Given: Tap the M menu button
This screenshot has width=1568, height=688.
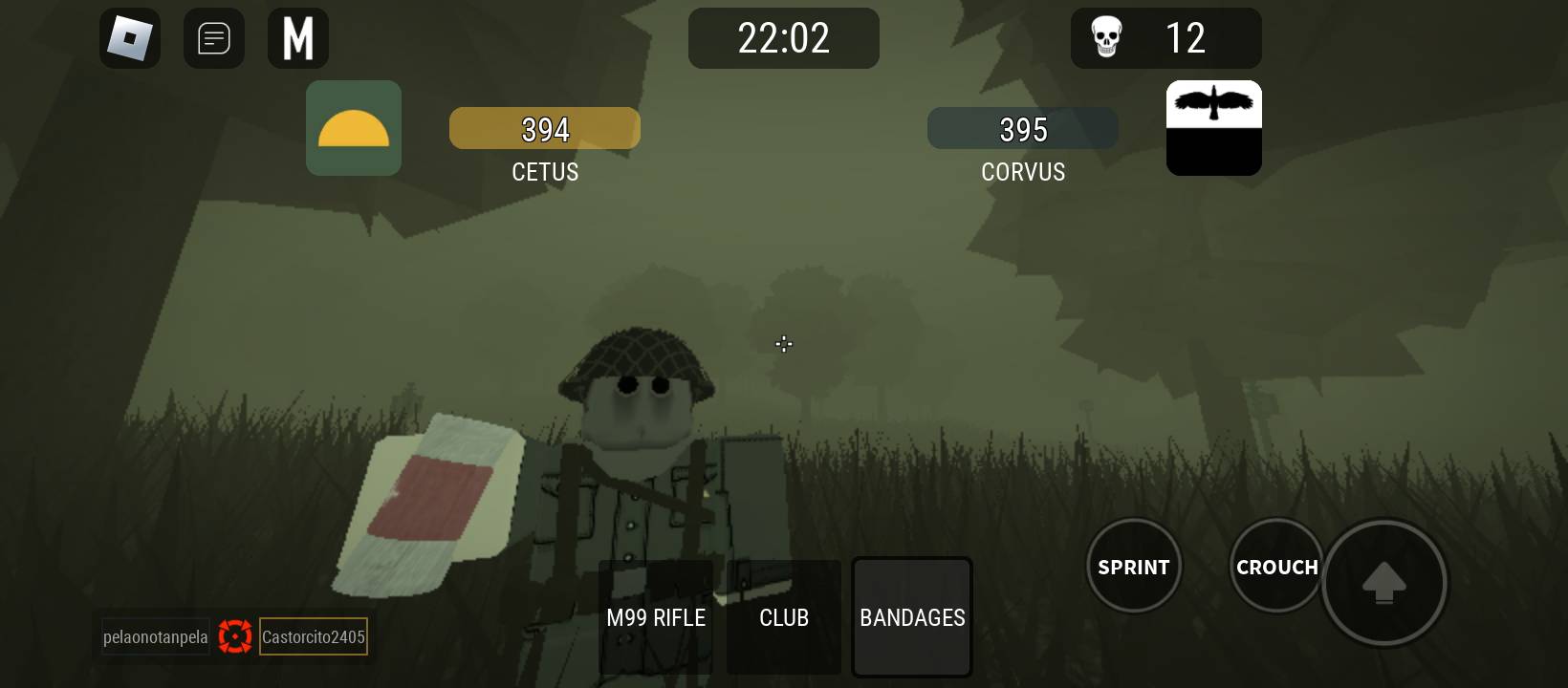Looking at the screenshot, I should click(298, 38).
